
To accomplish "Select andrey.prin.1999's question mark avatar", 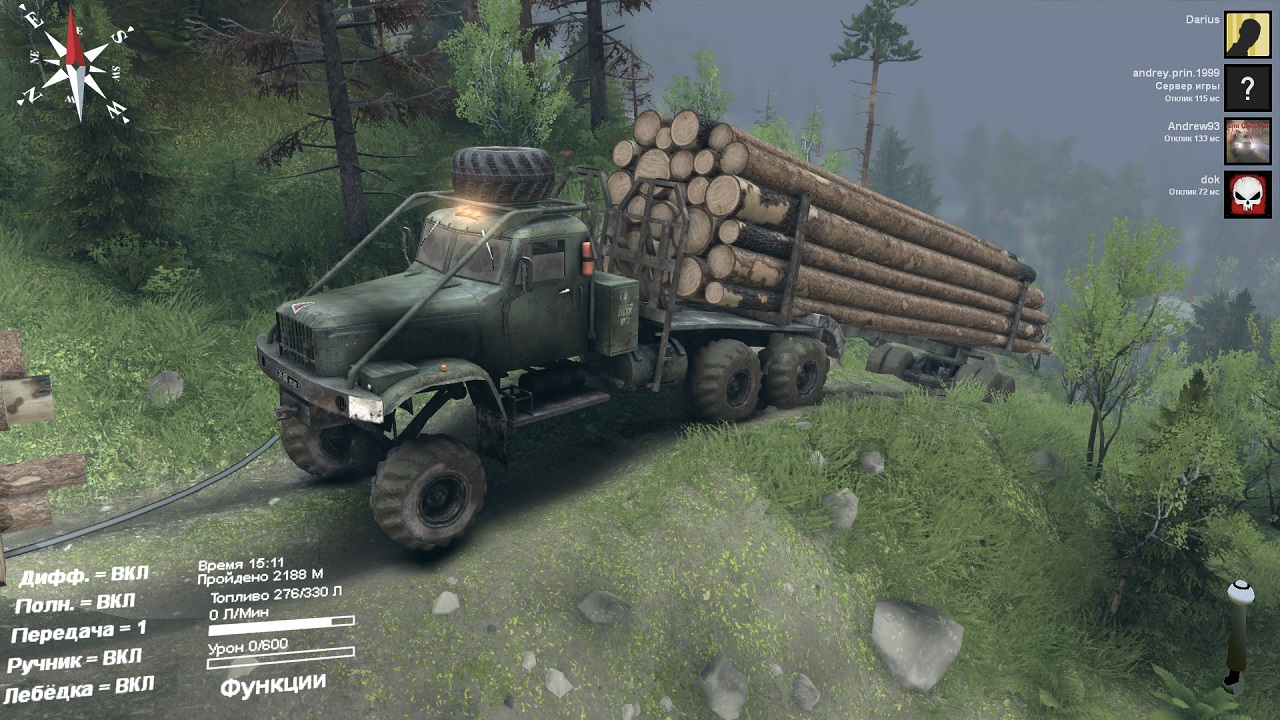I will 1247,89.
